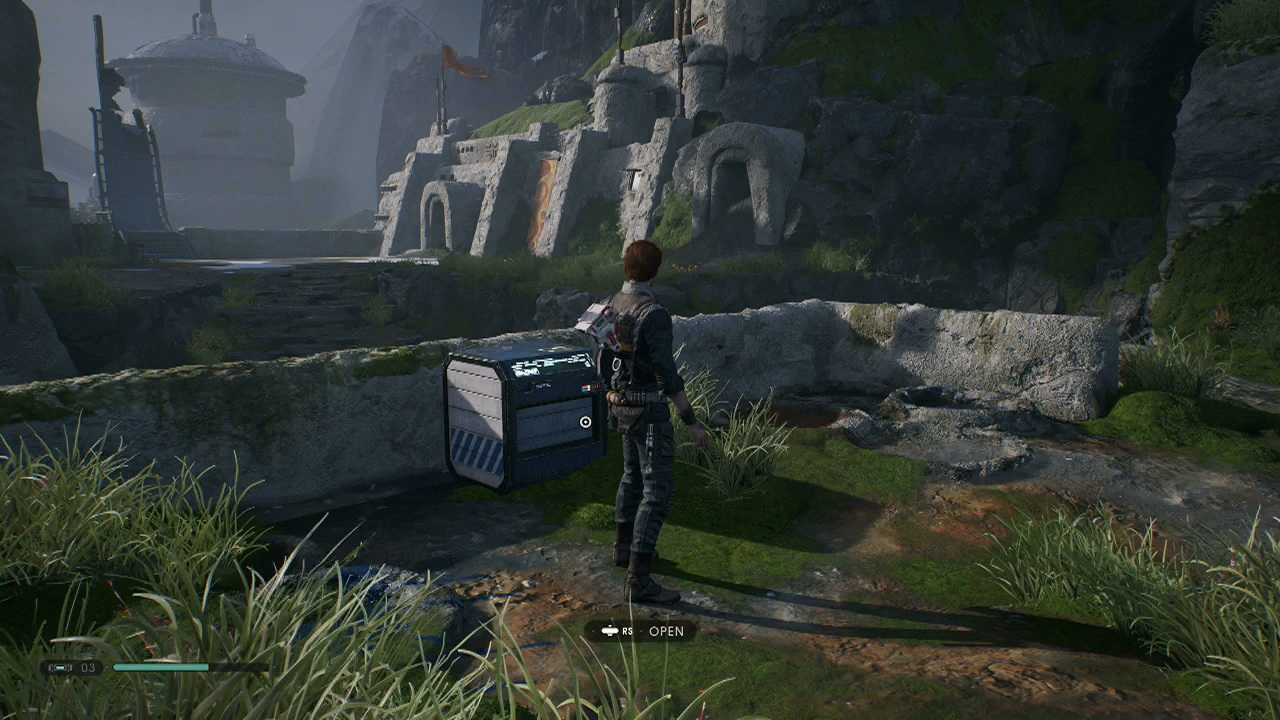Viewport: 1280px width, 720px height.
Task: Click the interact circle icon on the chest
Action: tap(585, 422)
